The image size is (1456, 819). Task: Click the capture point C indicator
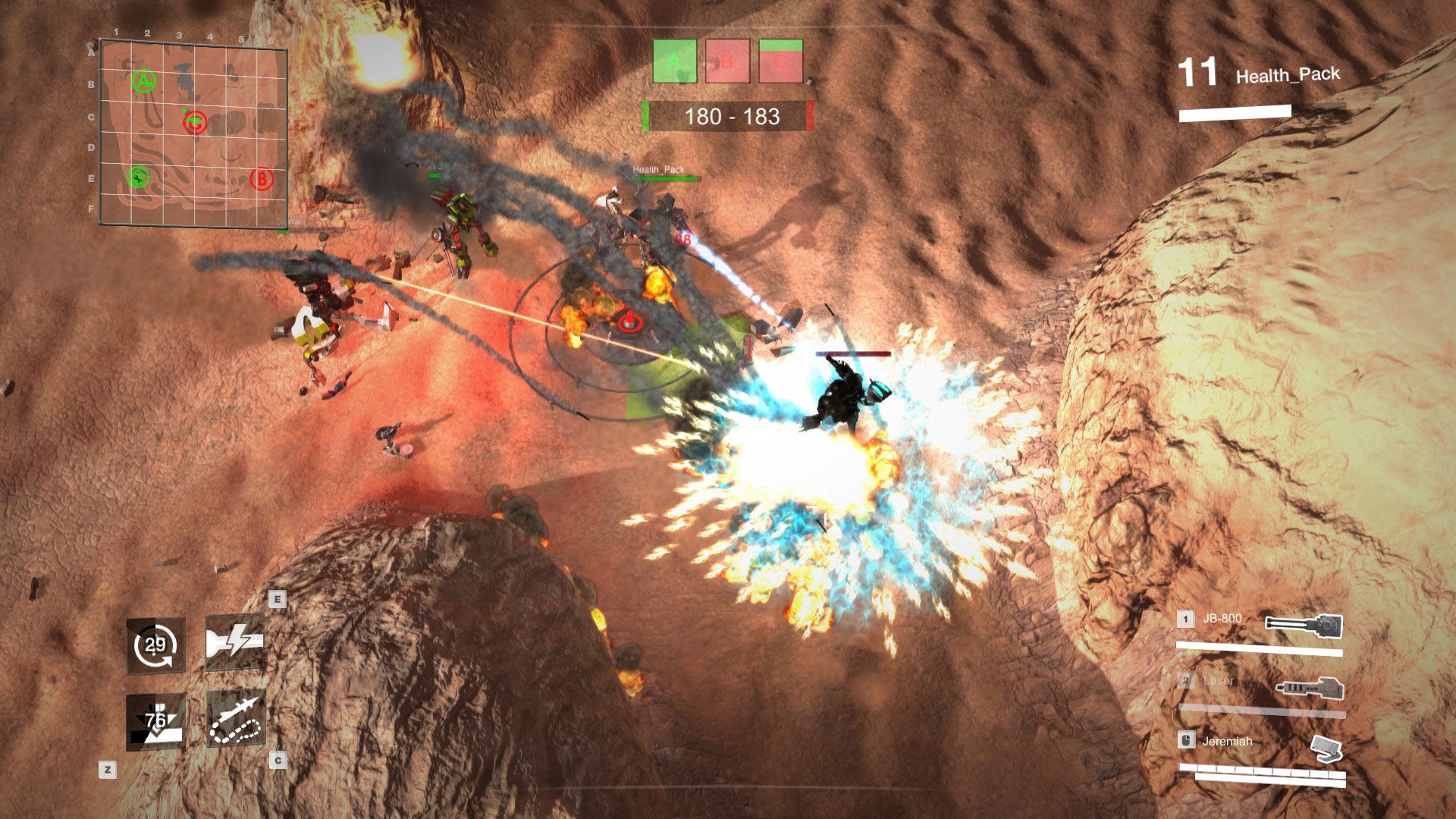780,61
